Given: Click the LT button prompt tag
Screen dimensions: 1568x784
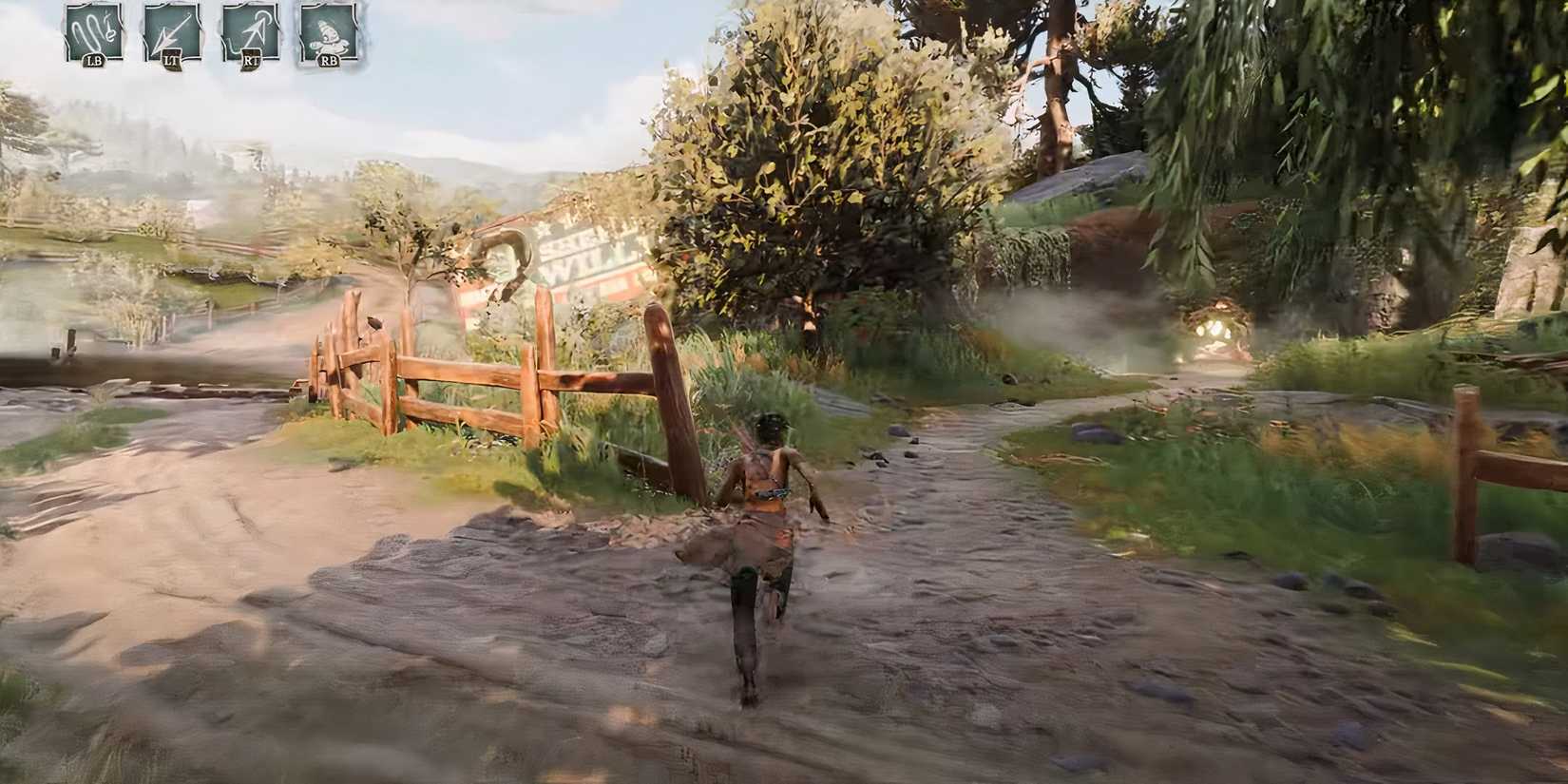Looking at the screenshot, I should [173, 61].
